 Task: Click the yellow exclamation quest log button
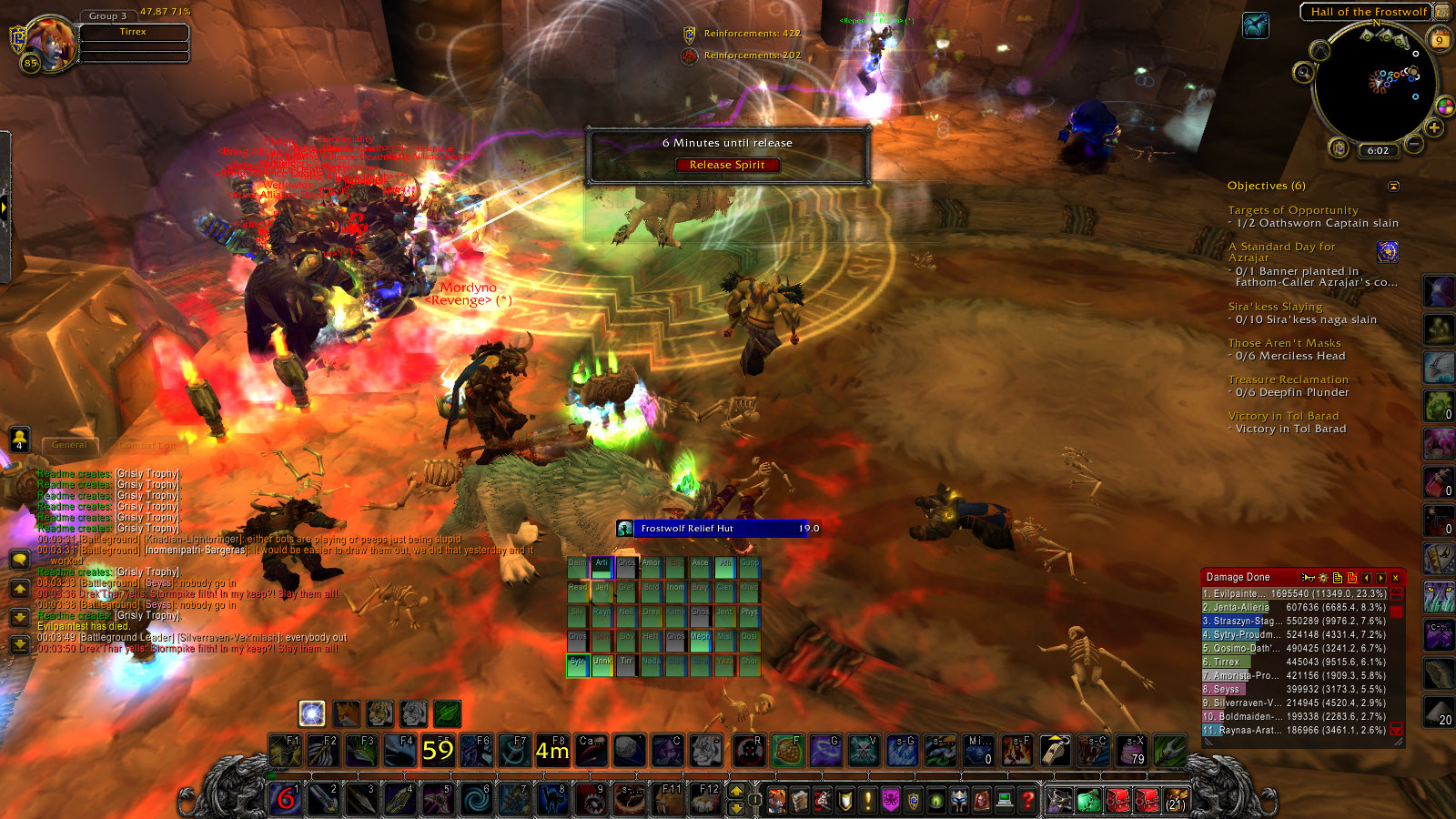pos(868,800)
